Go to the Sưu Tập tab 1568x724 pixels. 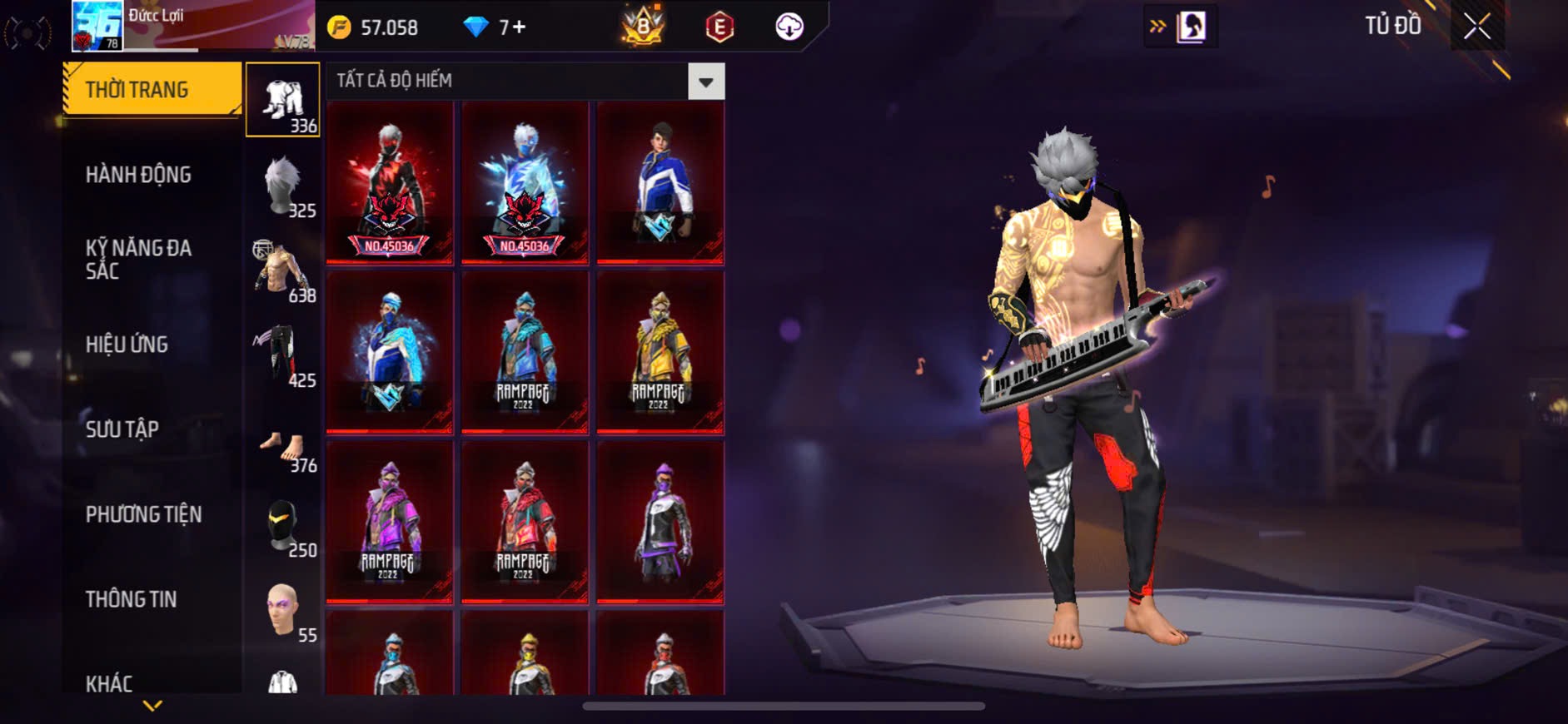click(122, 429)
